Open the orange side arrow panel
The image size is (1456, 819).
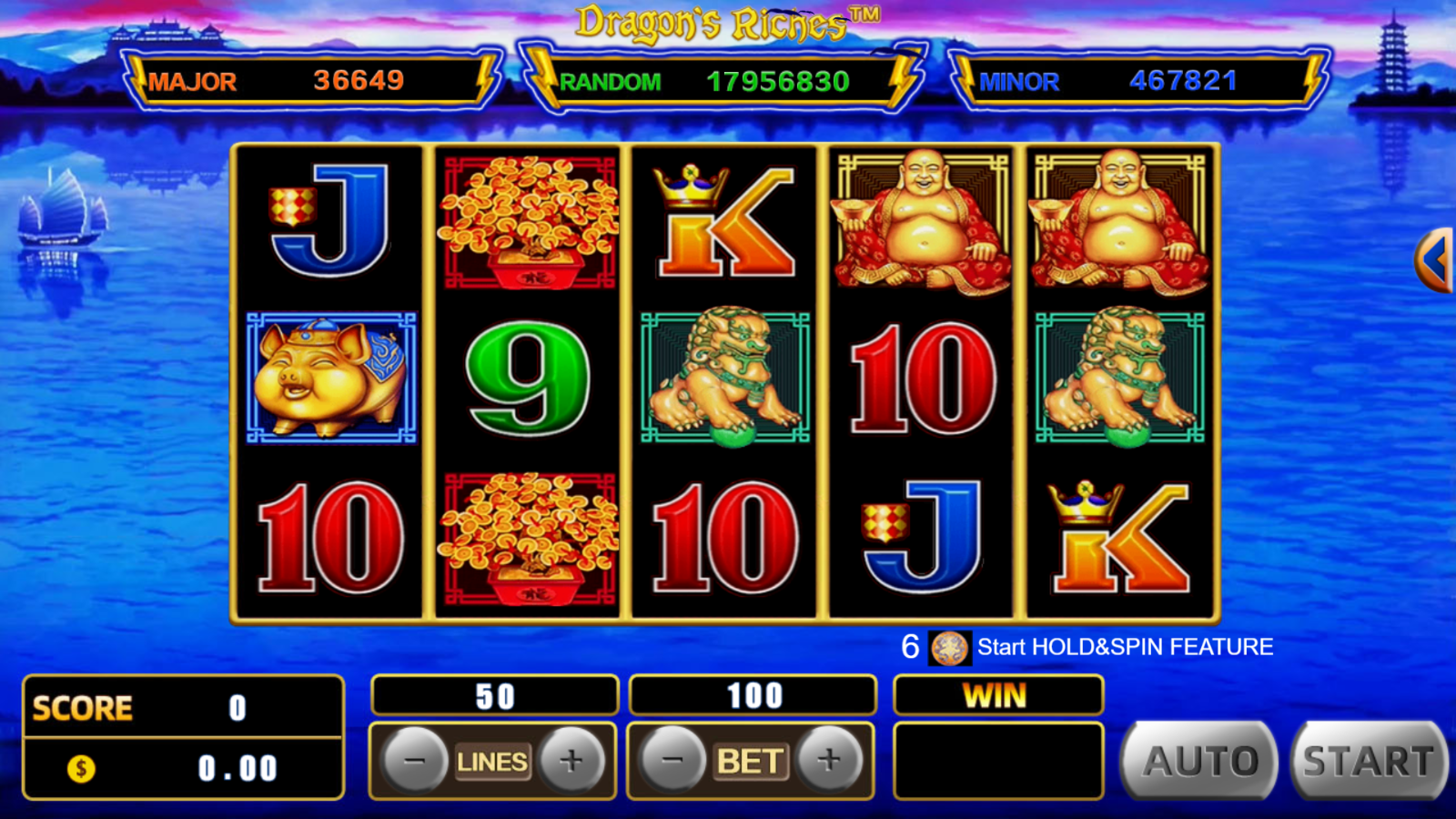[1436, 260]
